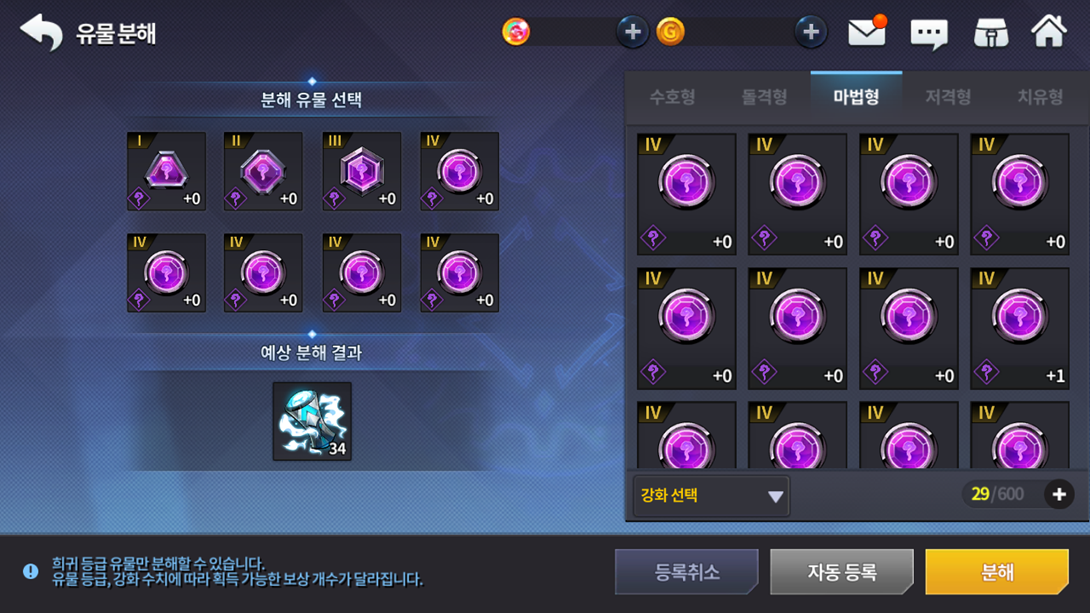
Task: Select the grade III hexagon relic slot
Action: pyautogui.click(x=361, y=171)
